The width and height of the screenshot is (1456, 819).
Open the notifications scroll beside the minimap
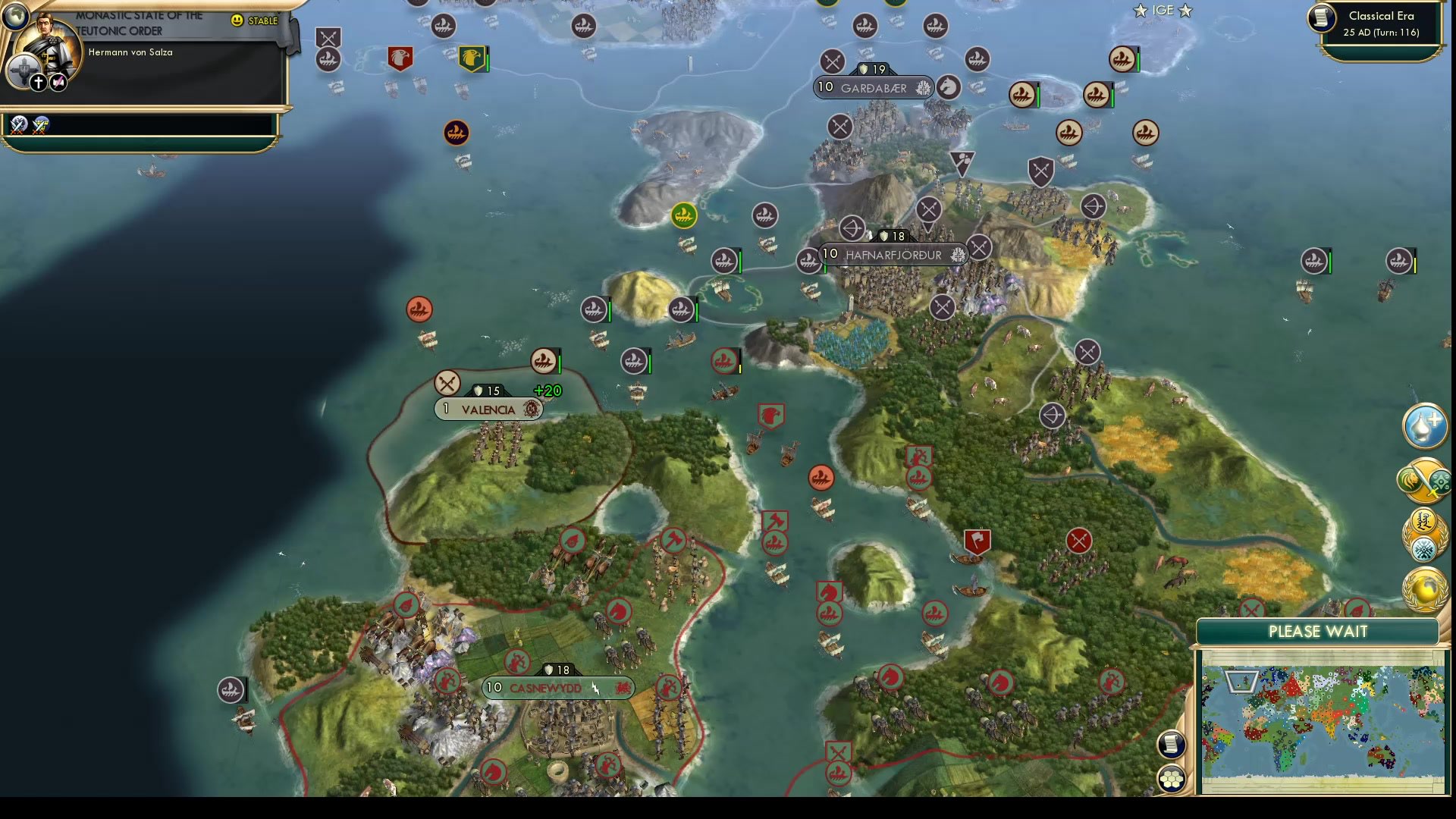pyautogui.click(x=1170, y=745)
